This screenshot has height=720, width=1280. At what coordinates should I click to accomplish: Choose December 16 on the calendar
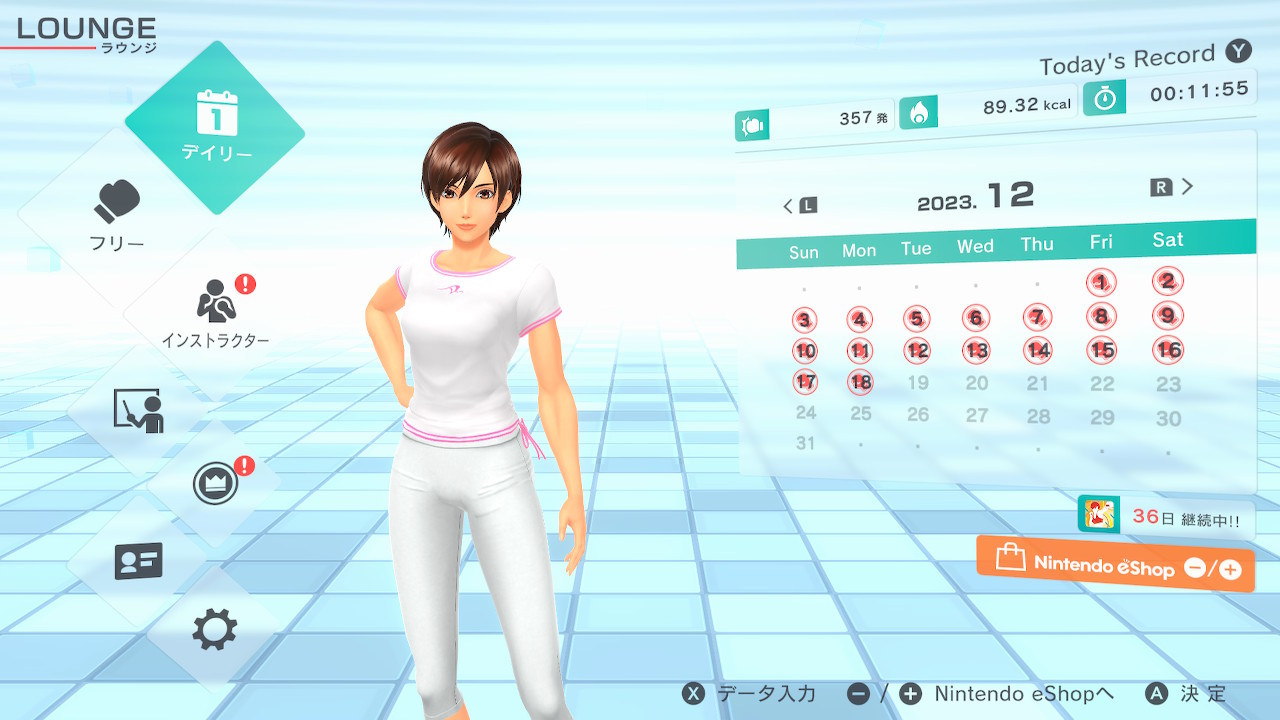point(1168,350)
